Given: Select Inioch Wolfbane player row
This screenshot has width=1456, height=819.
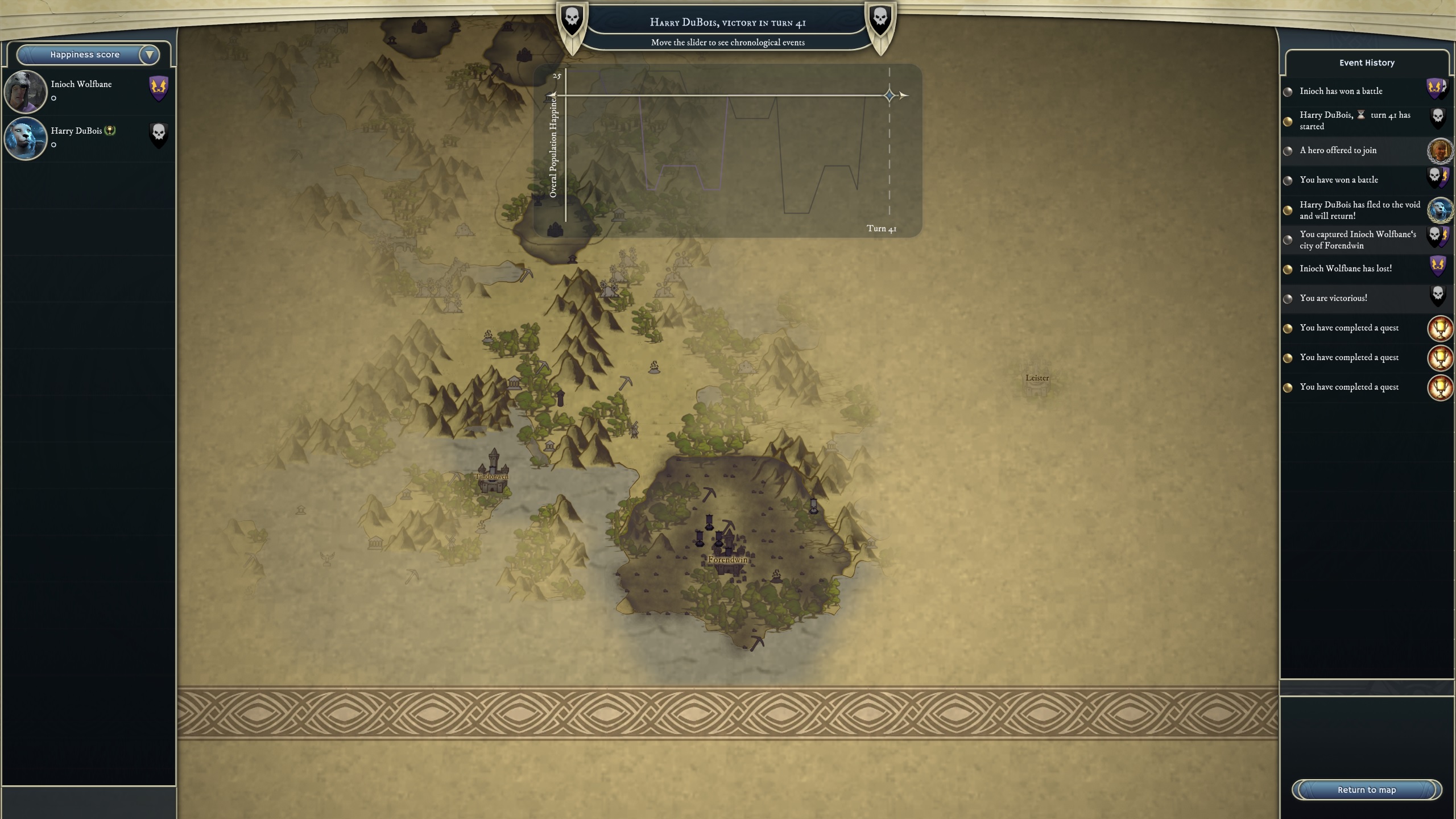Looking at the screenshot, I should (88, 91).
